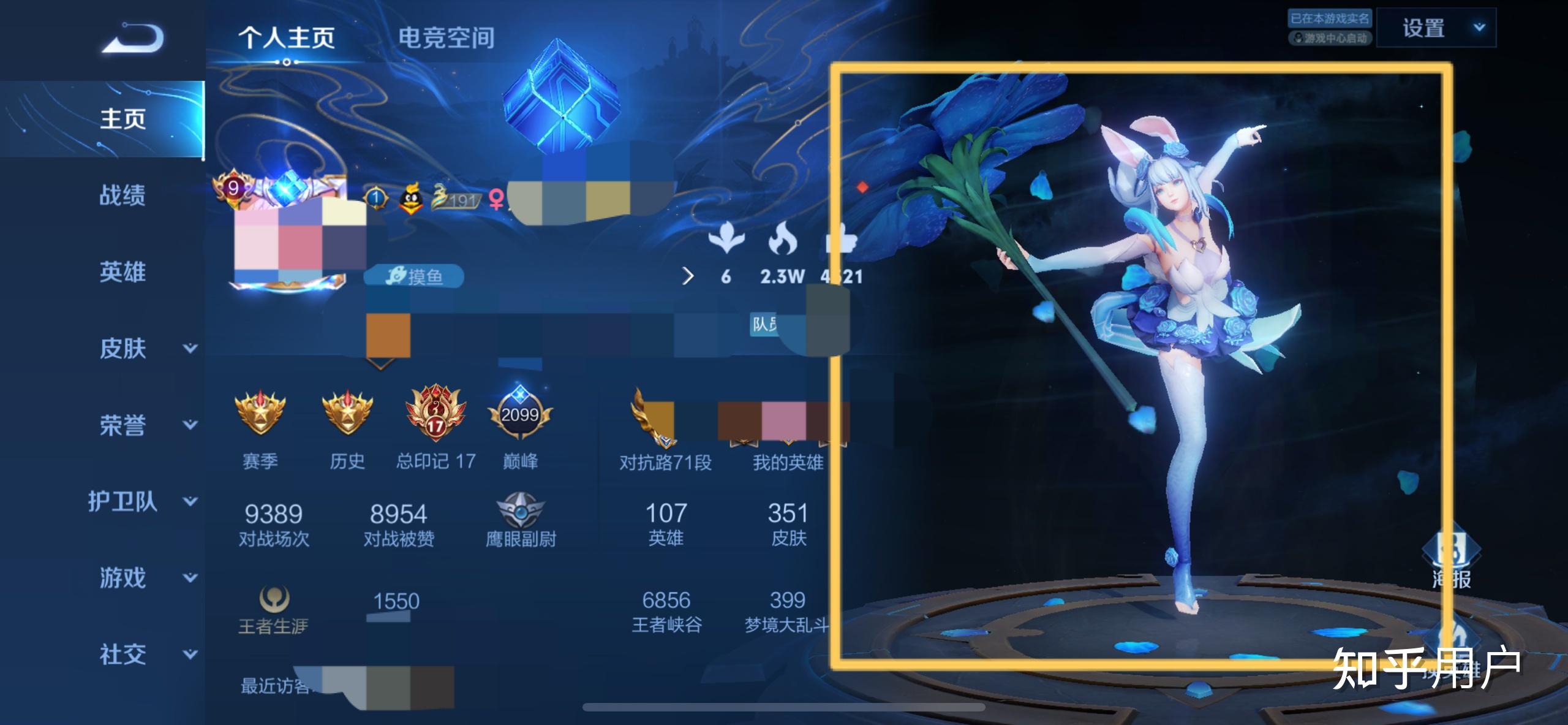Open the 设置 dropdown at top right

[x=1436, y=28]
